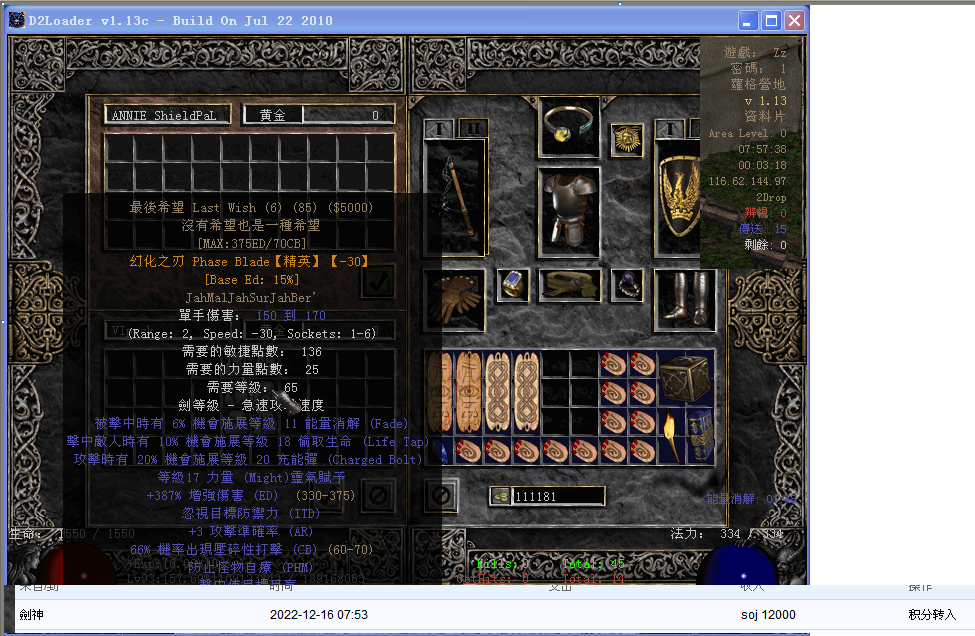Select the equipped belt slot
Viewport: 975px width, 636px height.
(570, 284)
